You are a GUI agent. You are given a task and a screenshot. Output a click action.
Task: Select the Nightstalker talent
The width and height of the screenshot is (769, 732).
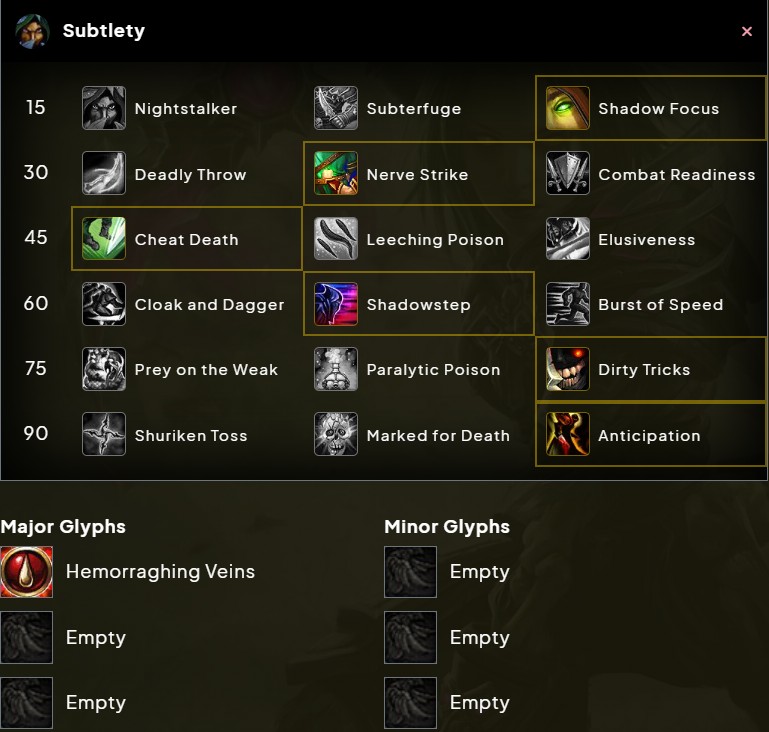click(186, 109)
